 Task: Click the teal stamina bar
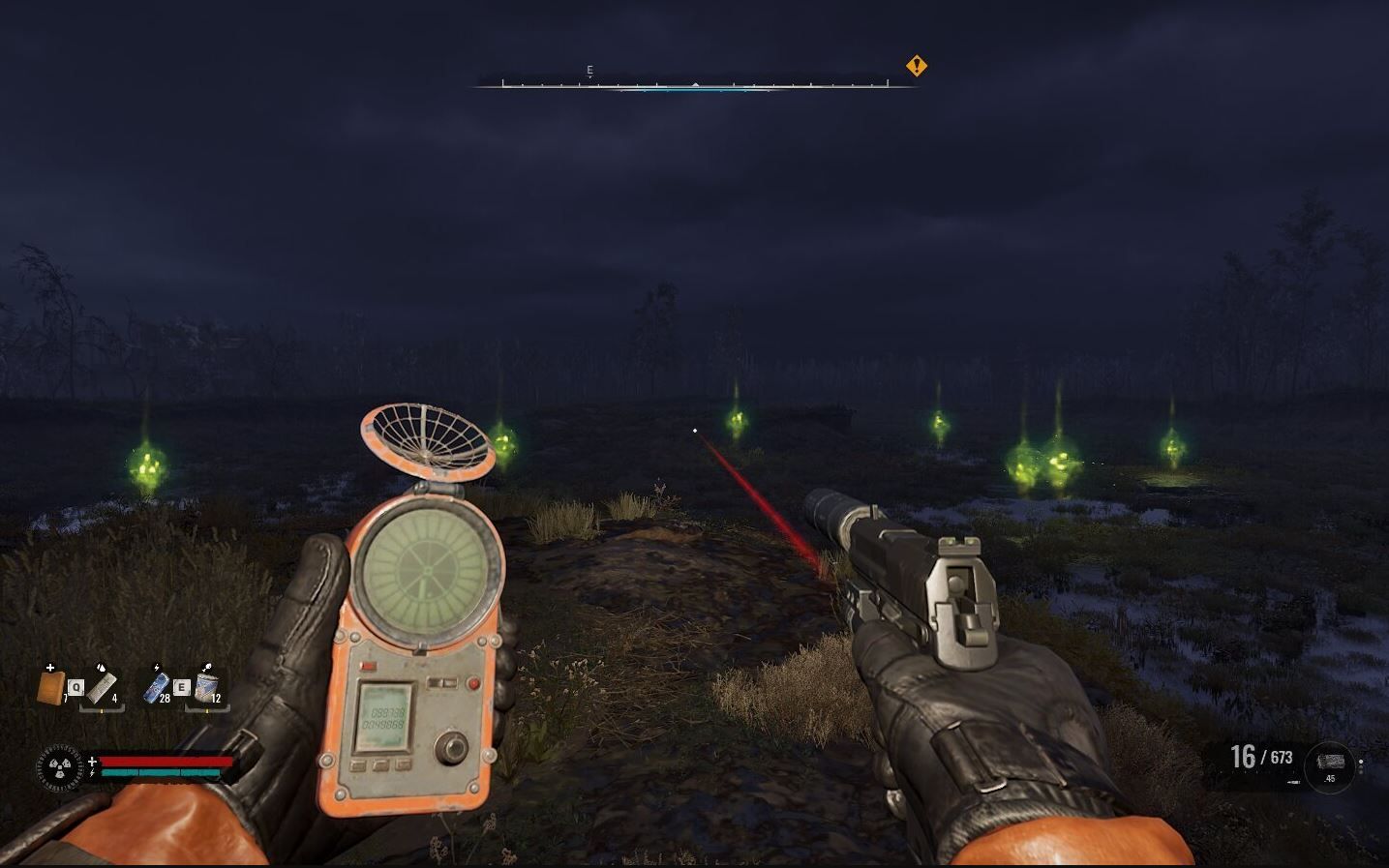pos(161,773)
